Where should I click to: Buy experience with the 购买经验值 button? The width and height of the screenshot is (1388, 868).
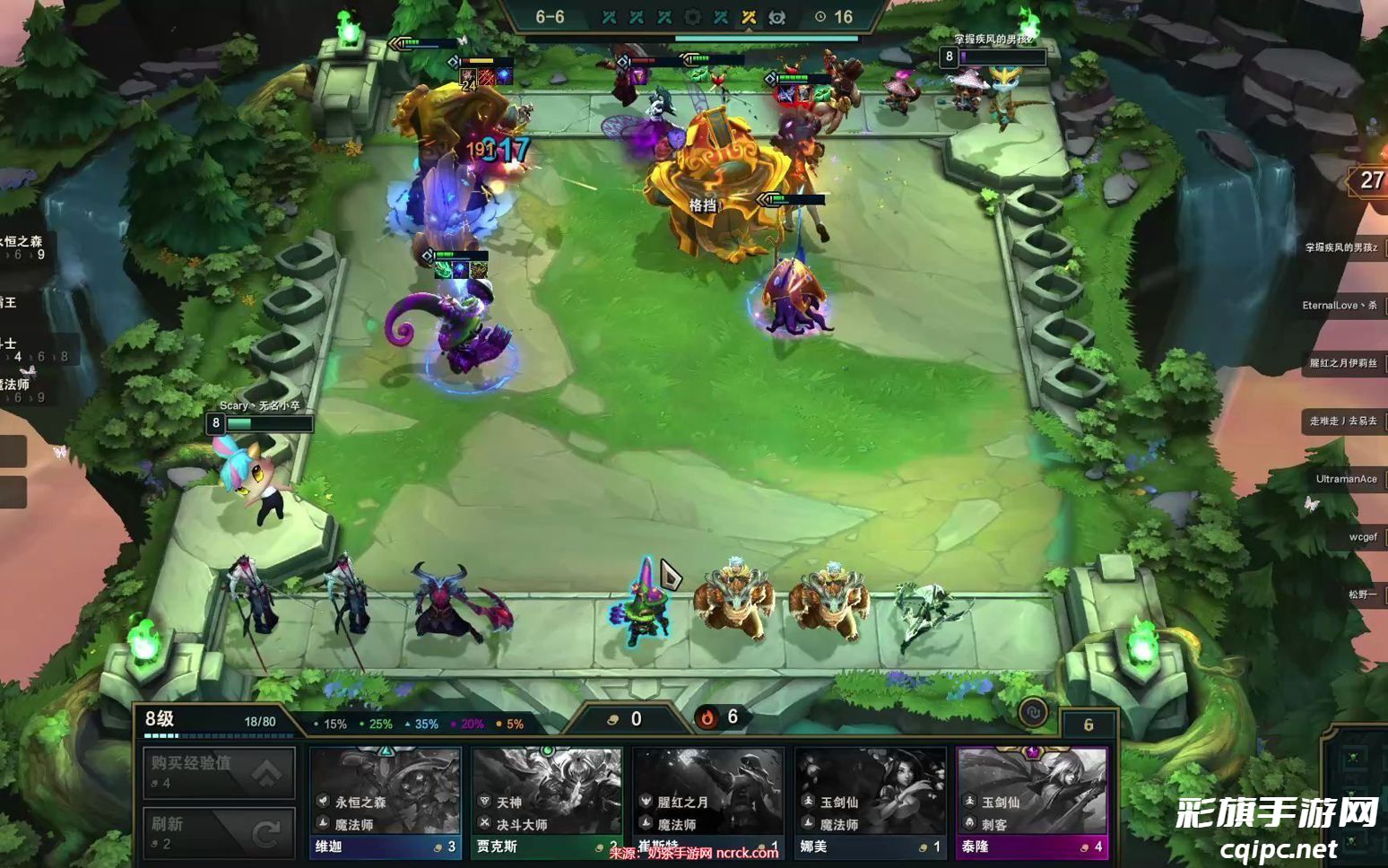pyautogui.click(x=219, y=772)
